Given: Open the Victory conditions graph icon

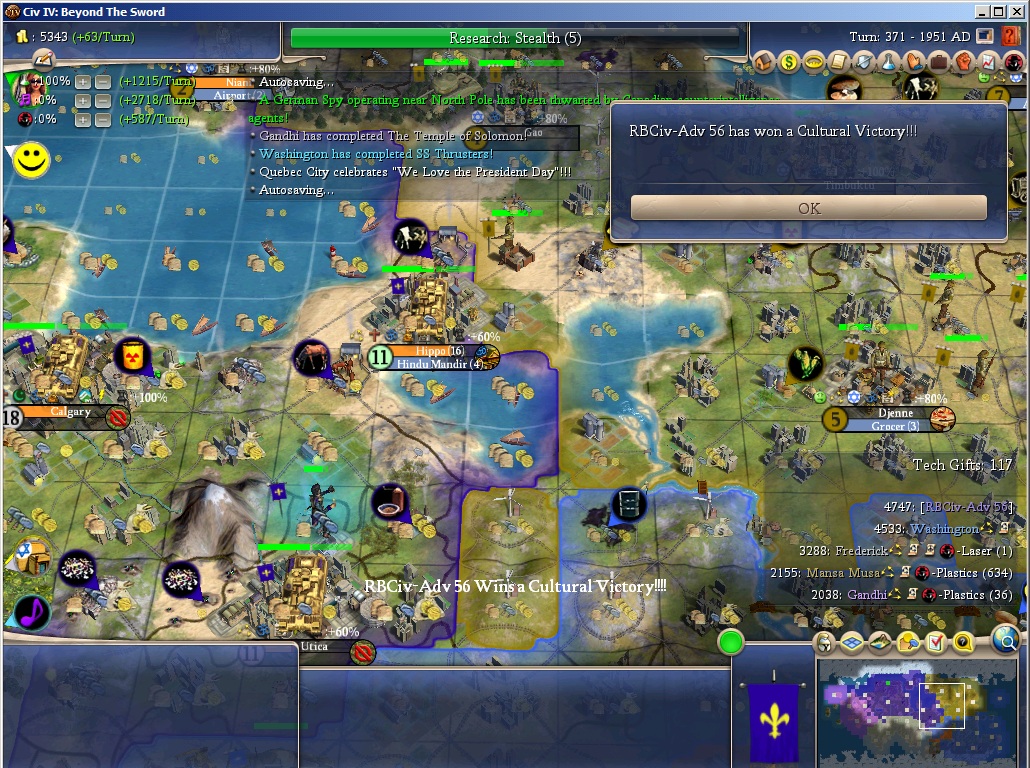Looking at the screenshot, I should point(990,62).
